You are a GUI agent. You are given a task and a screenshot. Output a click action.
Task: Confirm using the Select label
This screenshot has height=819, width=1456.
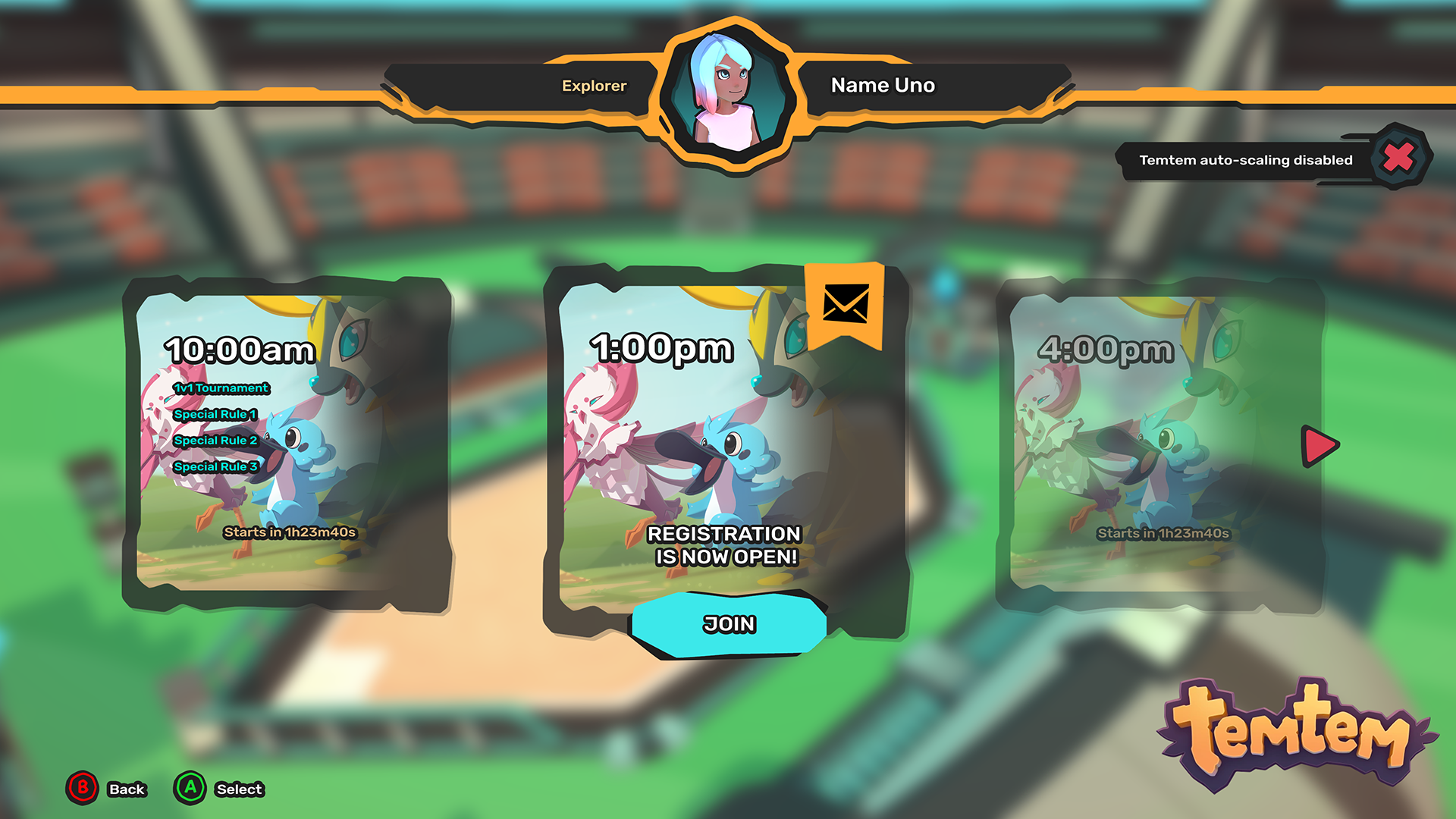click(x=239, y=789)
